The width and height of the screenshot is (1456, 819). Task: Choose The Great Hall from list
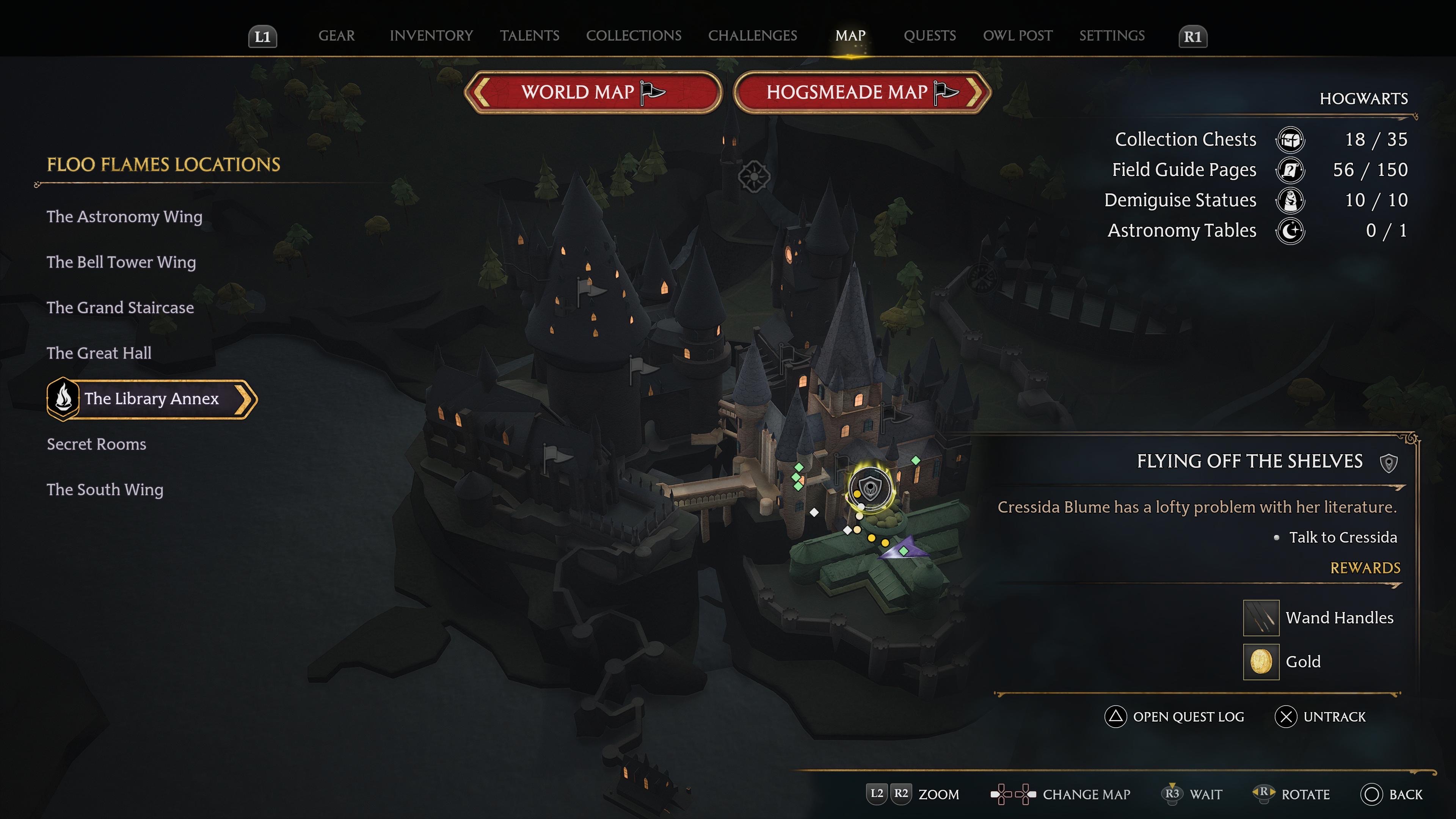pos(99,353)
